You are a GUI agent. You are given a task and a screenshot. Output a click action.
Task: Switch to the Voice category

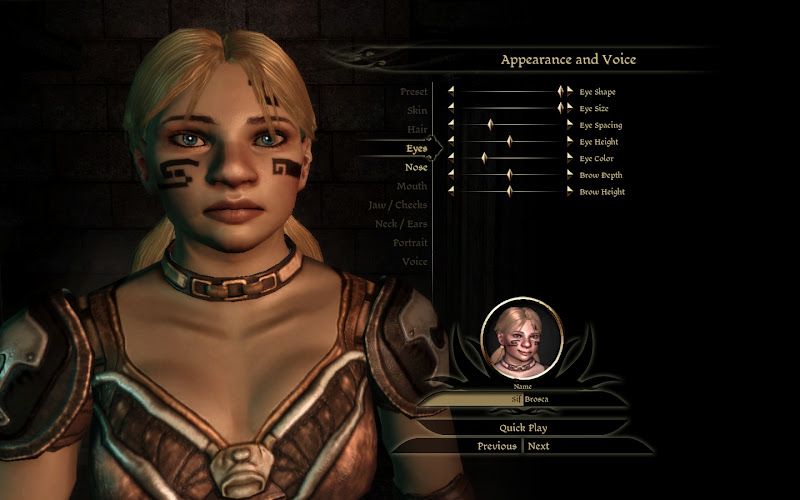pyautogui.click(x=414, y=262)
